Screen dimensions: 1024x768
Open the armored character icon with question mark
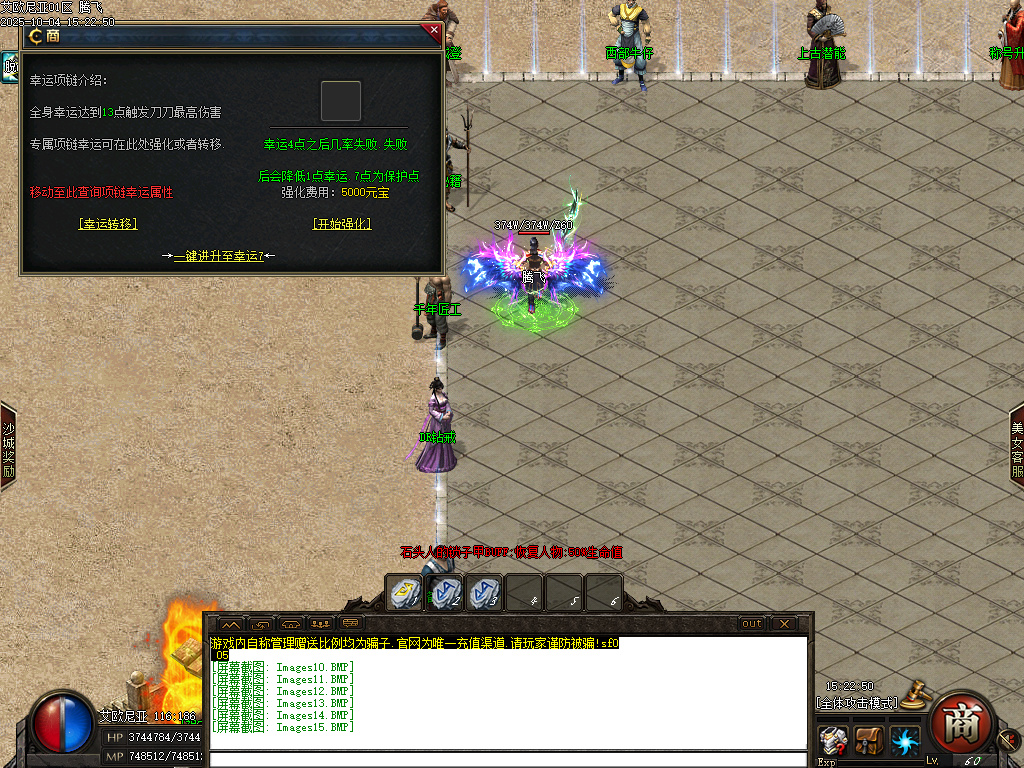[x=832, y=741]
